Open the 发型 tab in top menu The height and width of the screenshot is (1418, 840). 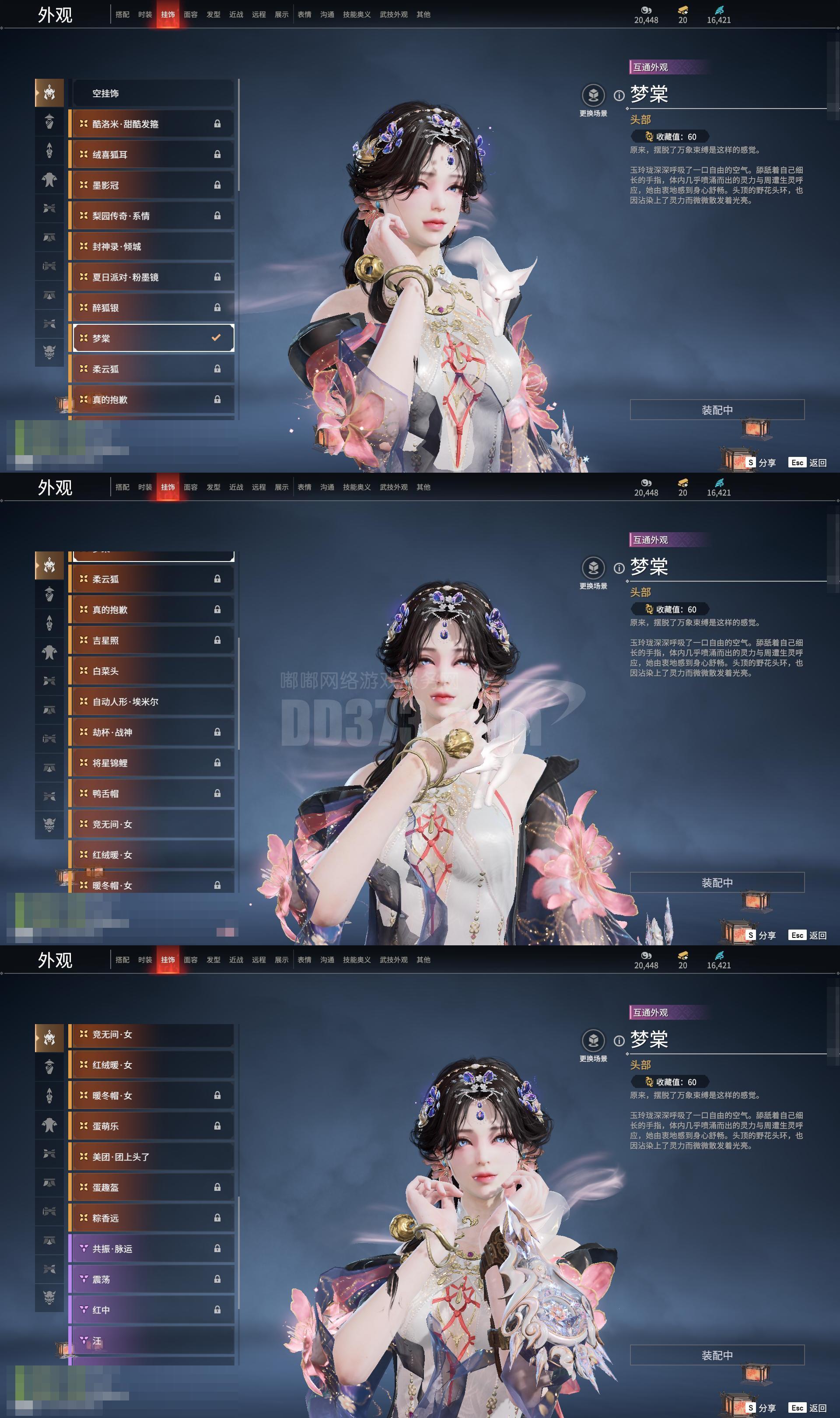point(214,15)
